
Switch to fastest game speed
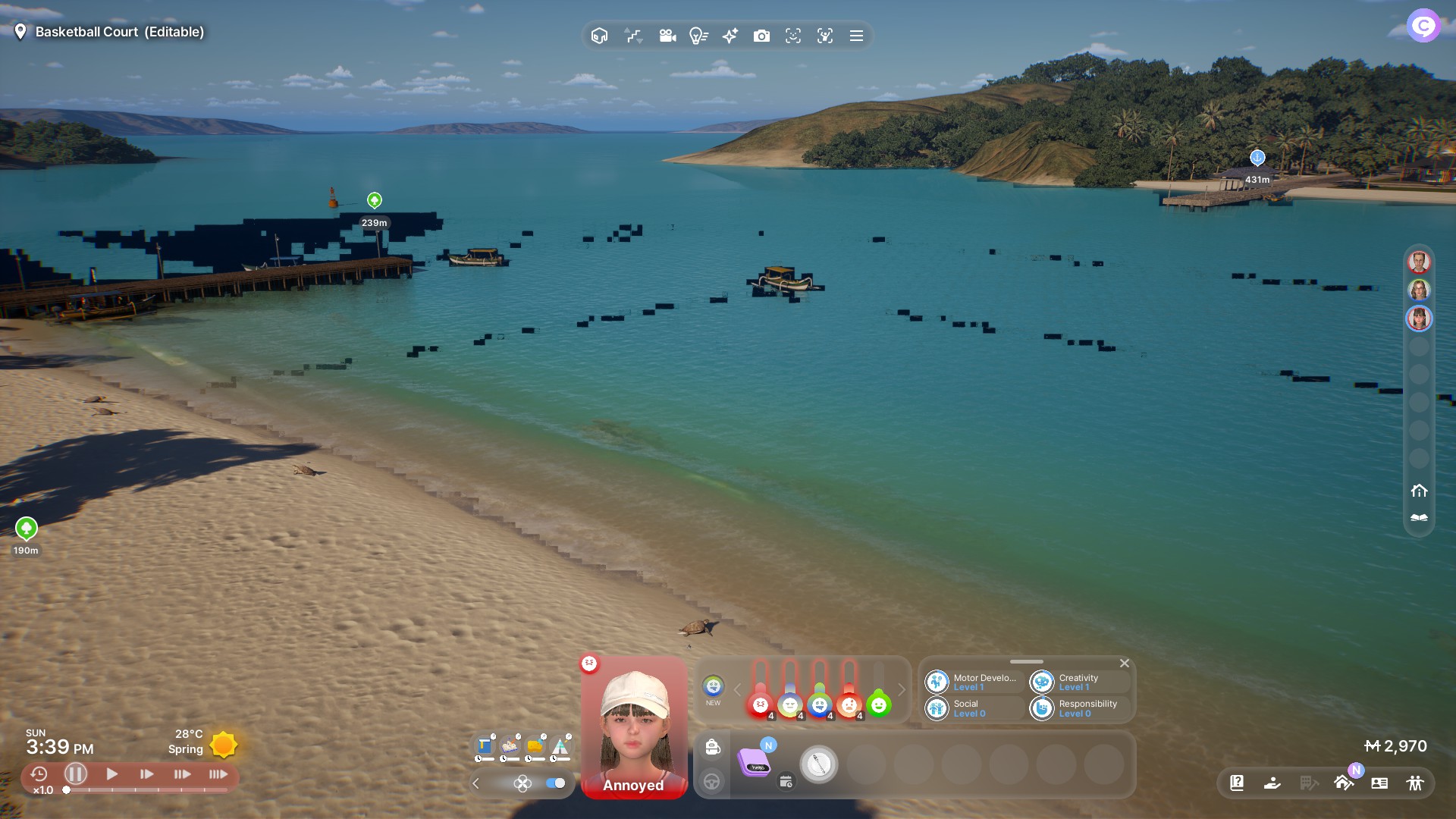point(218,774)
